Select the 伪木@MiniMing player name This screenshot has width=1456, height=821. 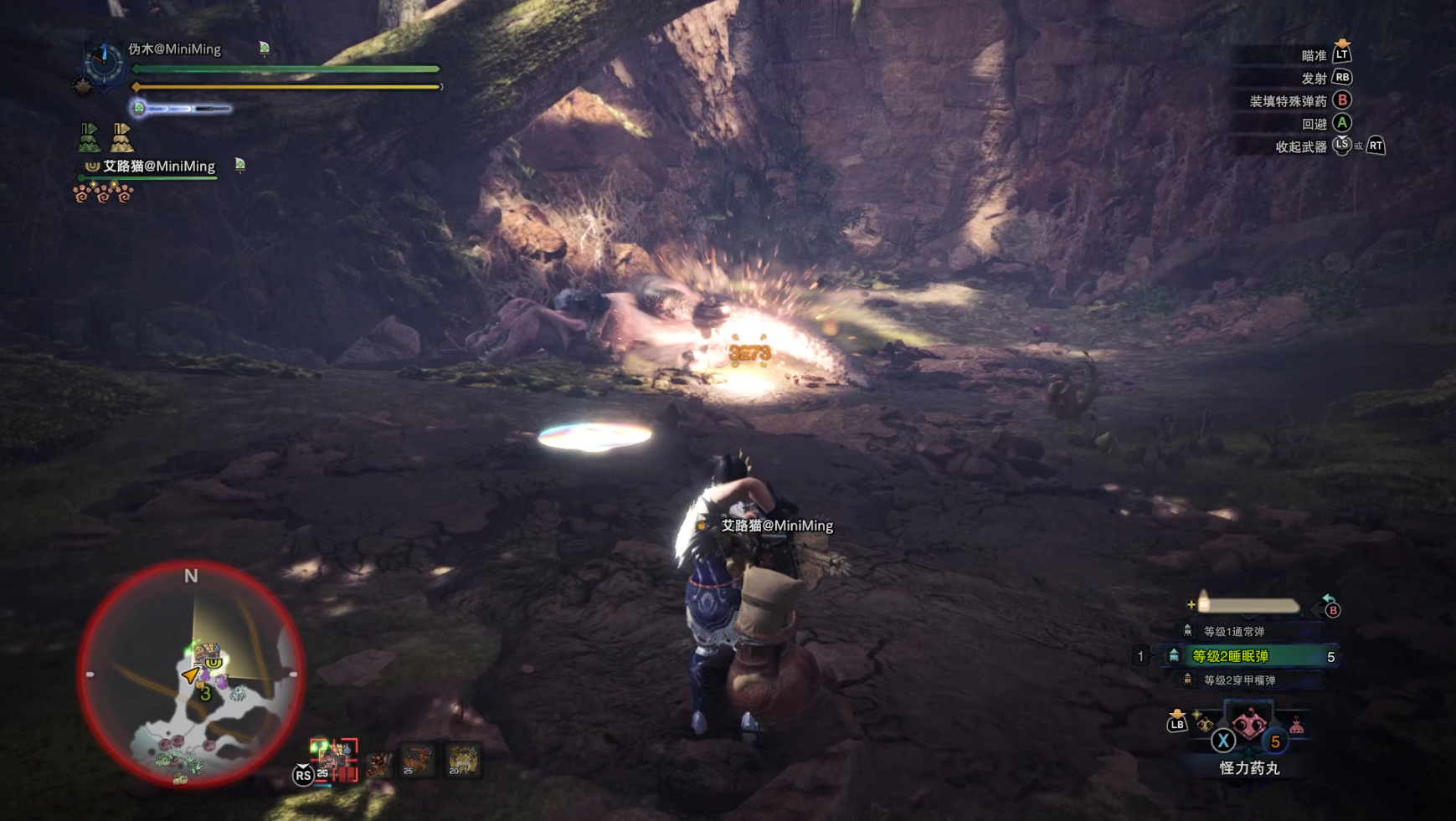tap(175, 49)
